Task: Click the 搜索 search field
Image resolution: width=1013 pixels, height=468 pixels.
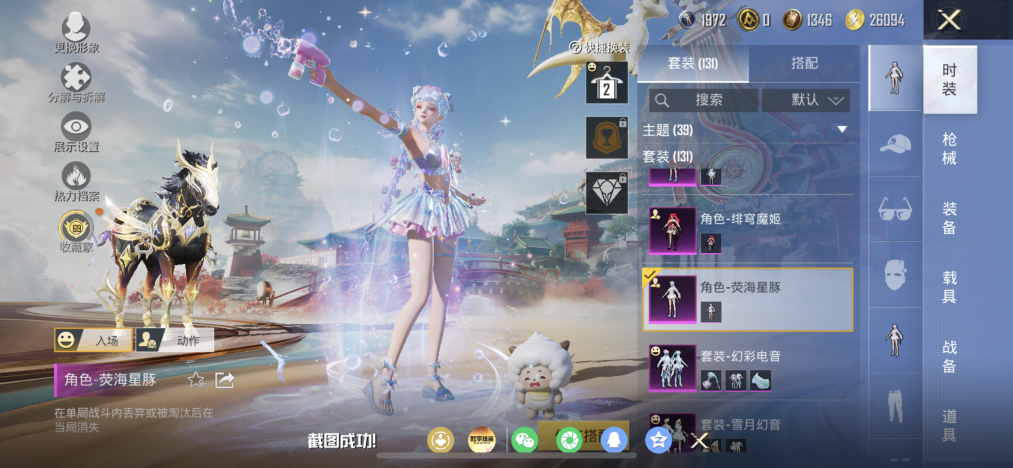Action: click(703, 100)
